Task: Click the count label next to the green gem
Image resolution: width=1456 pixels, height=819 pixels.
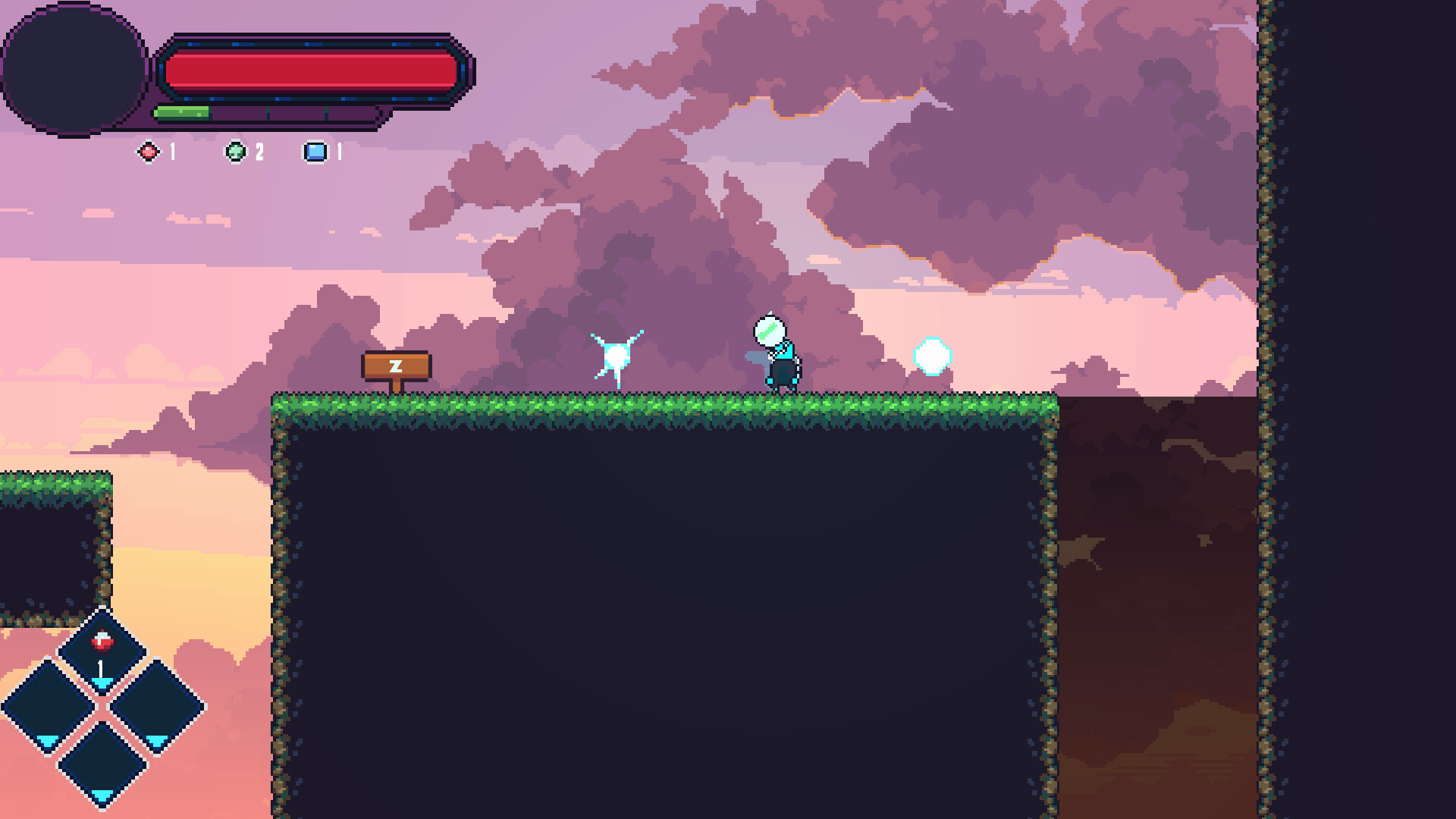Action: (x=259, y=151)
